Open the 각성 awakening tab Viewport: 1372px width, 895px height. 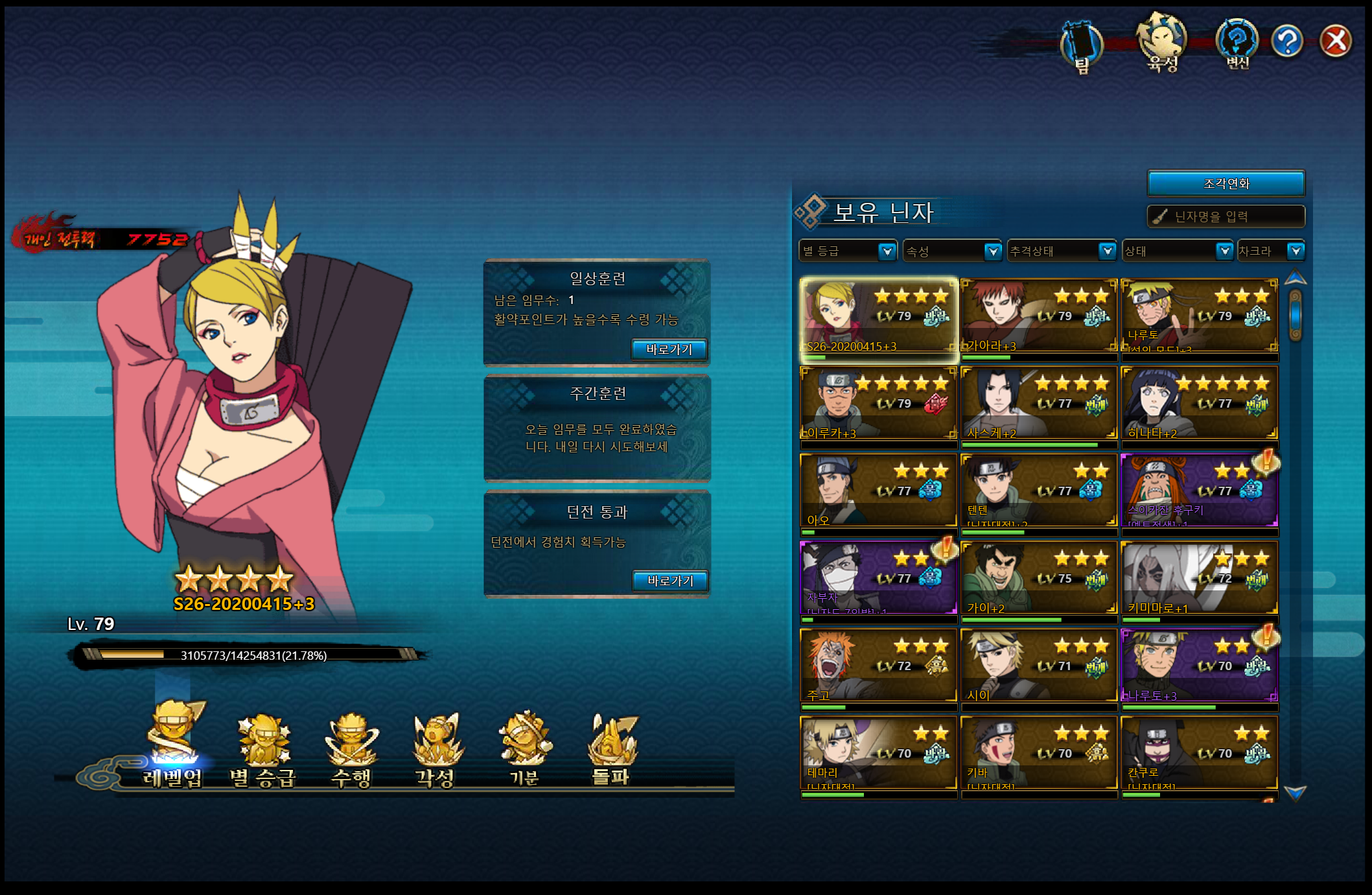pos(436,749)
